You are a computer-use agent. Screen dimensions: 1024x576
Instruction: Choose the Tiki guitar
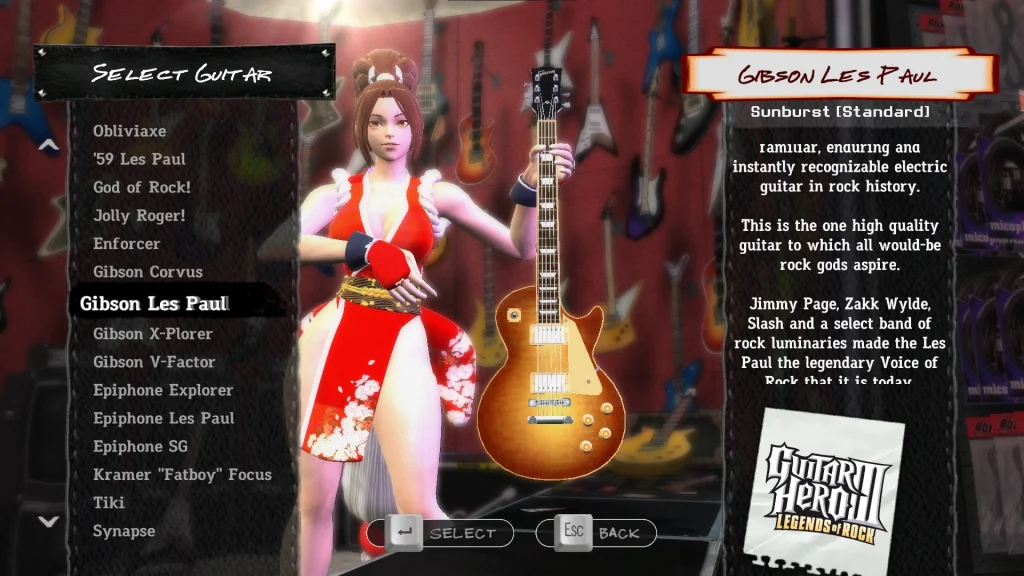109,502
